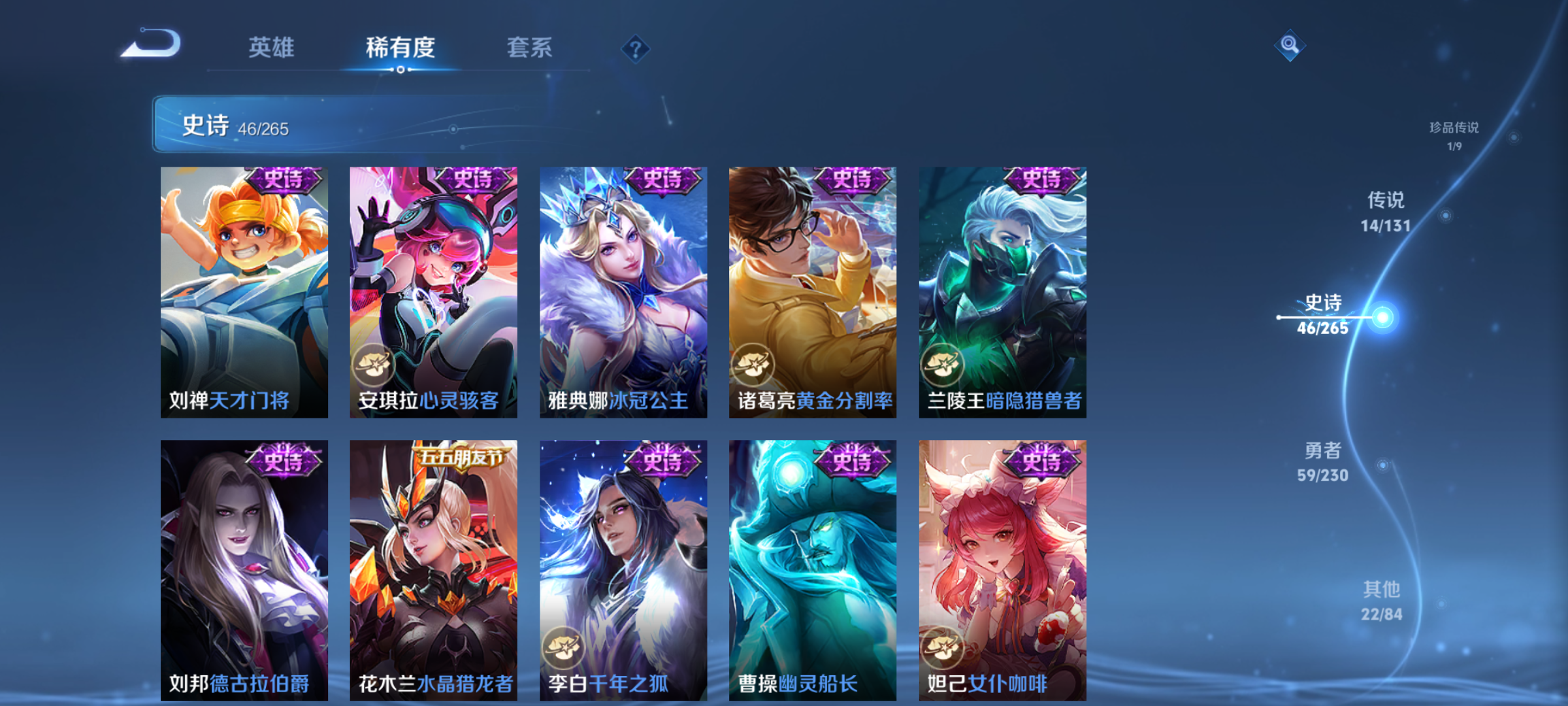Jump to the 珍品传说 rarity section
This screenshot has height=706, width=1568.
pyautogui.click(x=1454, y=135)
